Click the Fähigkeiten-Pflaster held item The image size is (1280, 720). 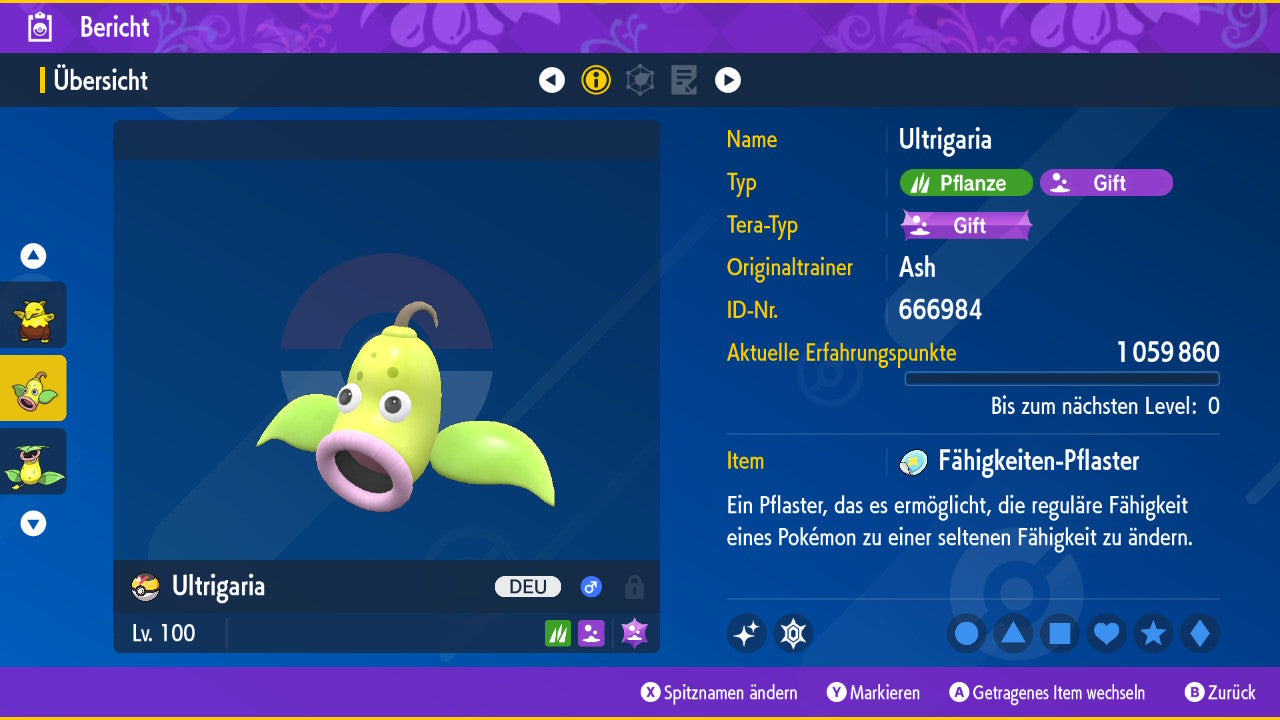coord(1037,461)
